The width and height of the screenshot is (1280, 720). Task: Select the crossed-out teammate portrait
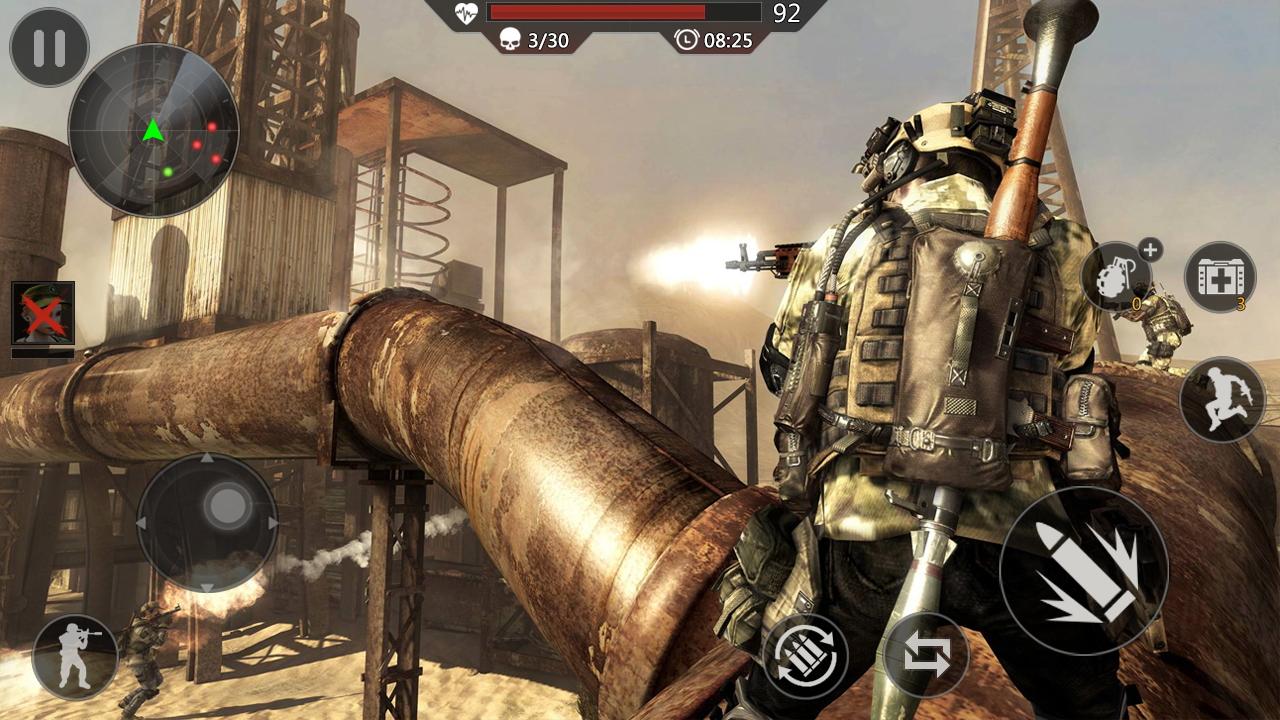43,313
